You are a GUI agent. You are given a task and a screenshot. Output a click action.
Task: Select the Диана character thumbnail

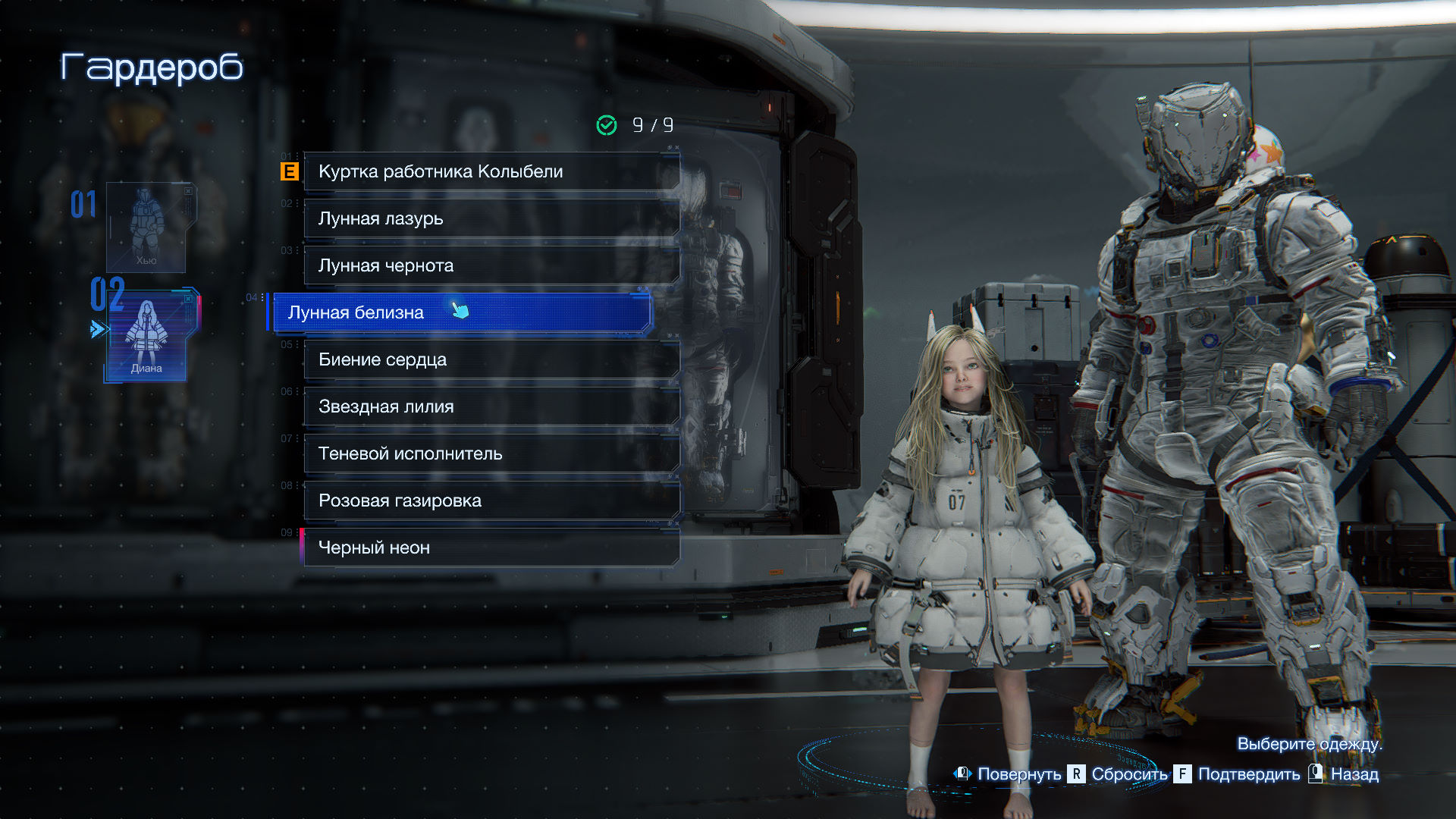point(148,335)
